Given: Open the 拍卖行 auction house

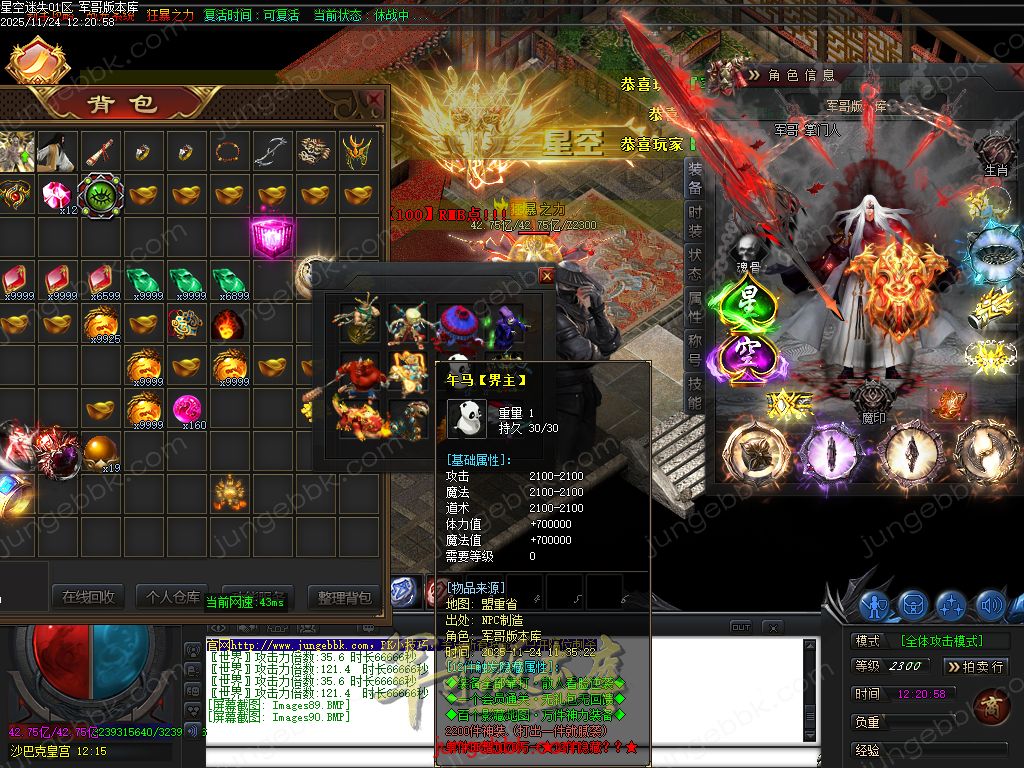Looking at the screenshot, I should click(975, 666).
